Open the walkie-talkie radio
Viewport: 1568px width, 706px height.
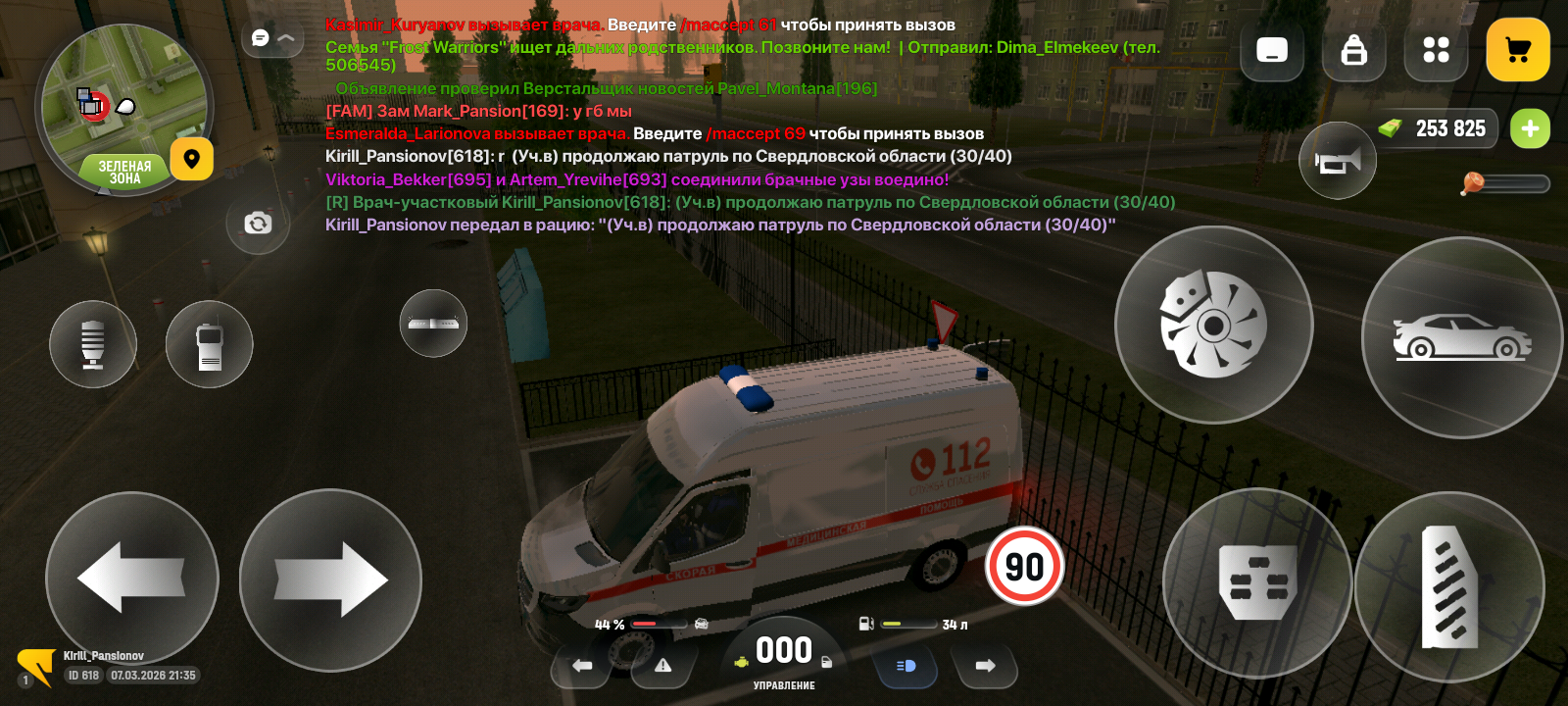pyautogui.click(x=209, y=344)
